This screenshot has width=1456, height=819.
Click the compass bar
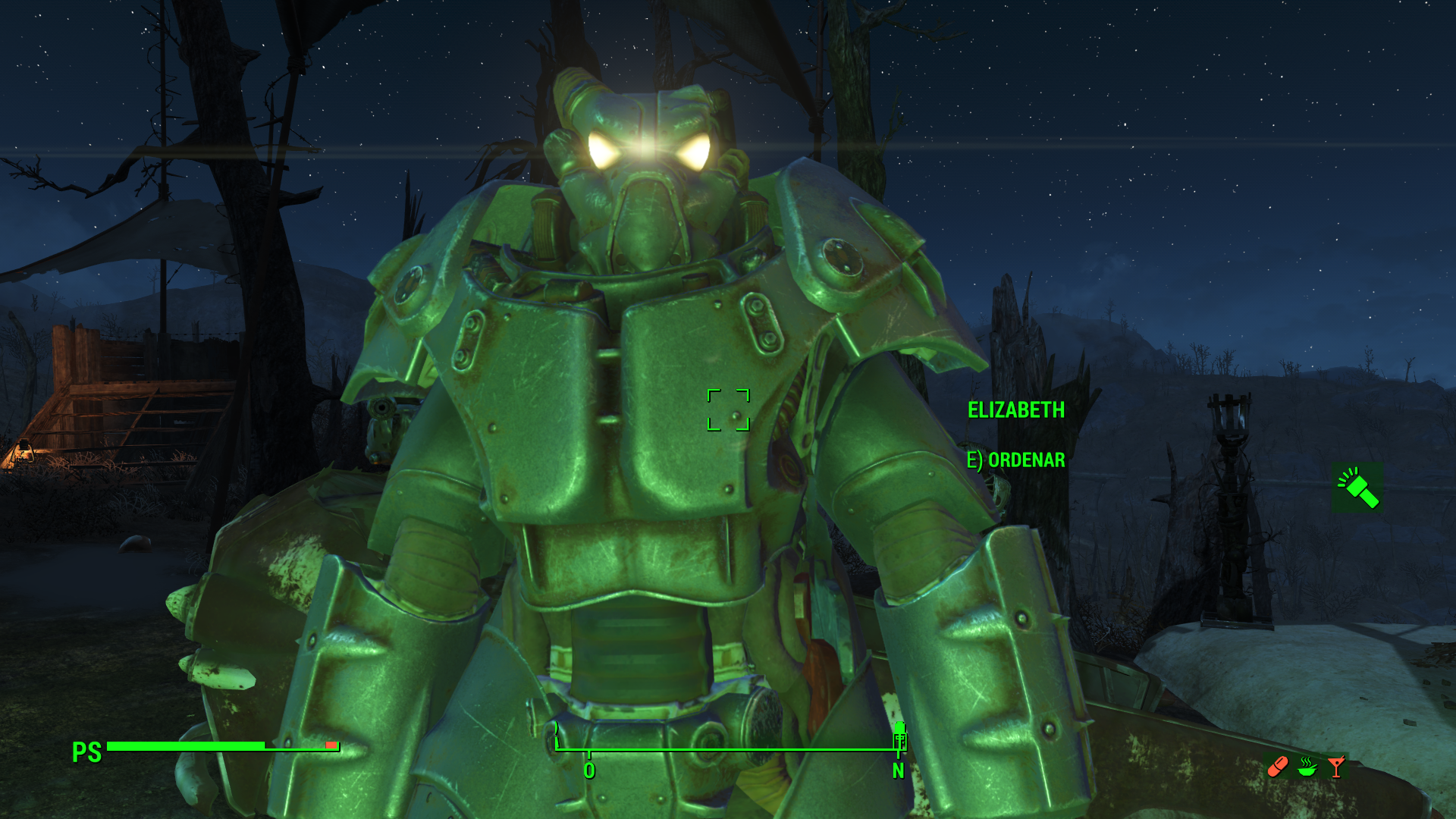point(726,749)
